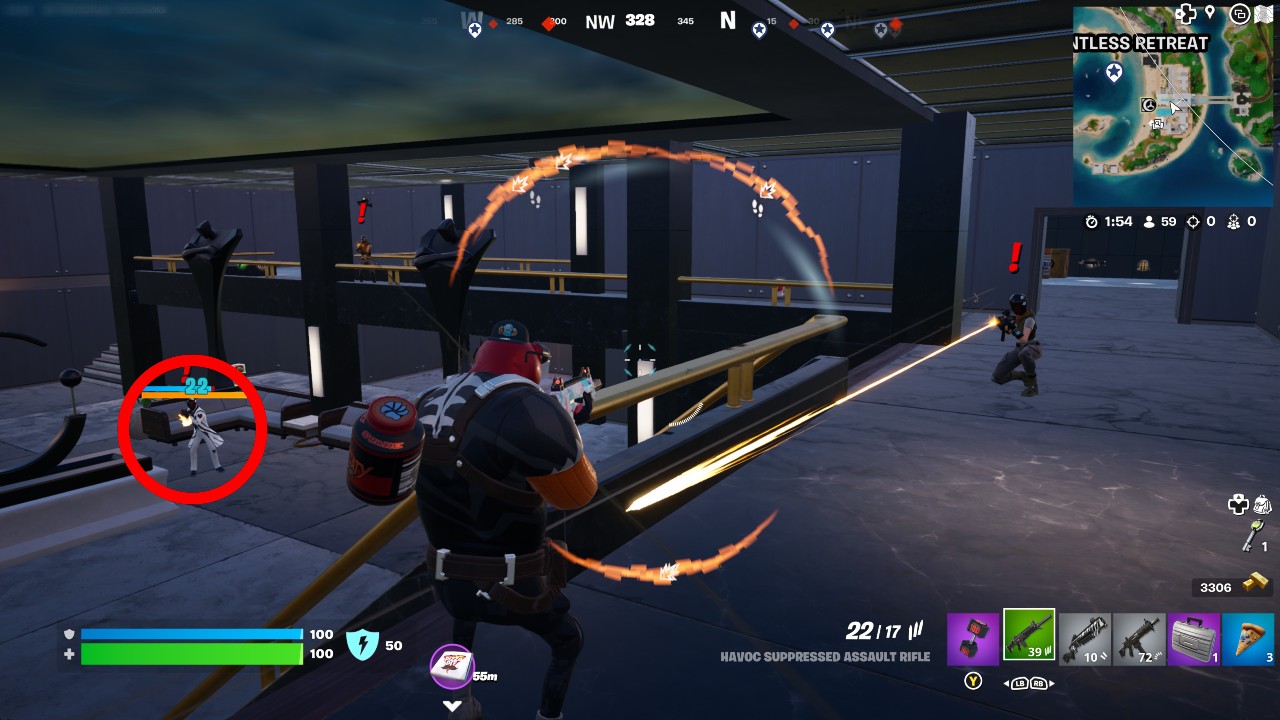The height and width of the screenshot is (720, 1280).
Task: Click the briefcase item in the hotbar
Action: click(1195, 640)
